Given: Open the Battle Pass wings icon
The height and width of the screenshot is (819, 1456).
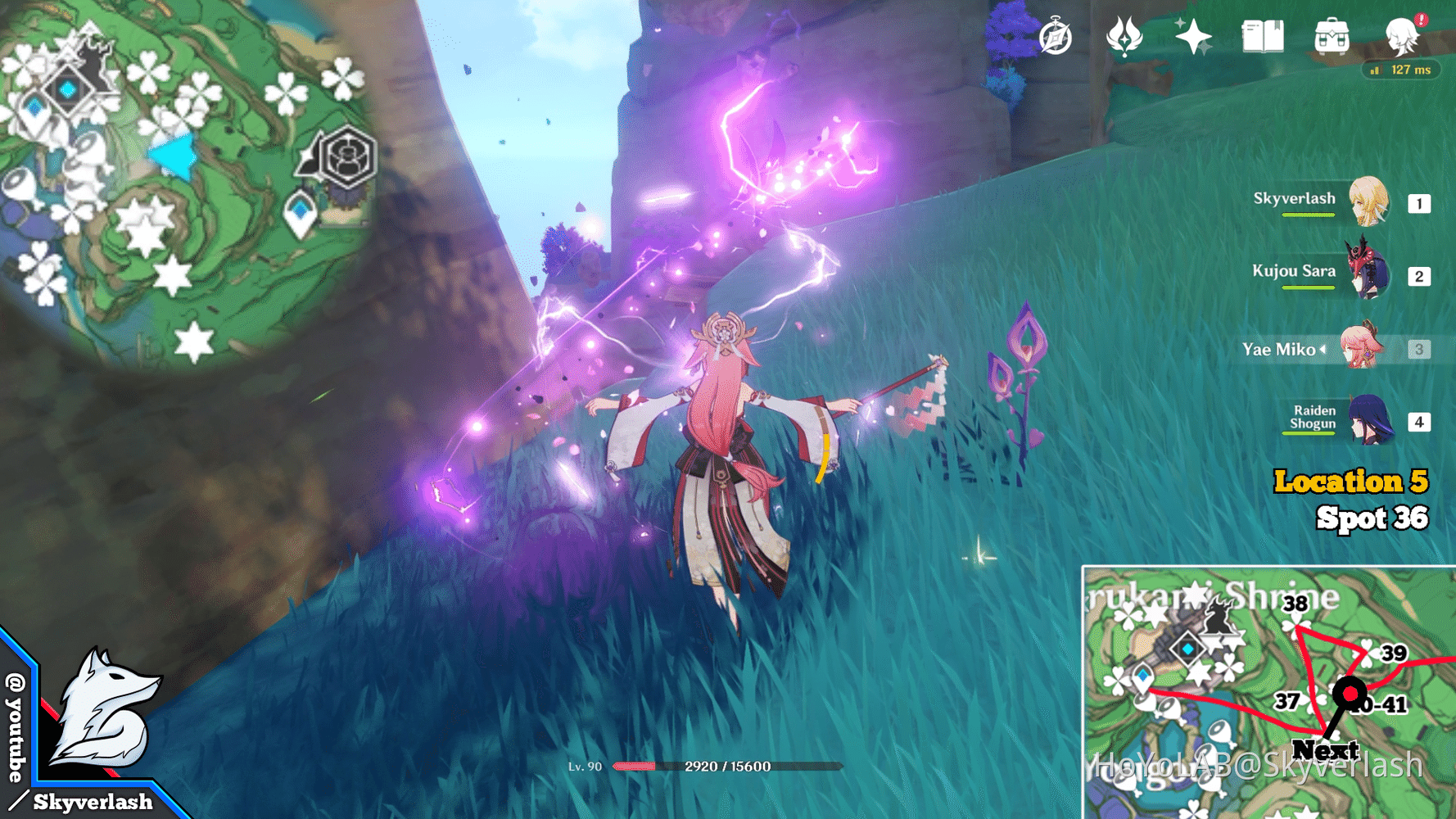Looking at the screenshot, I should (1124, 36).
